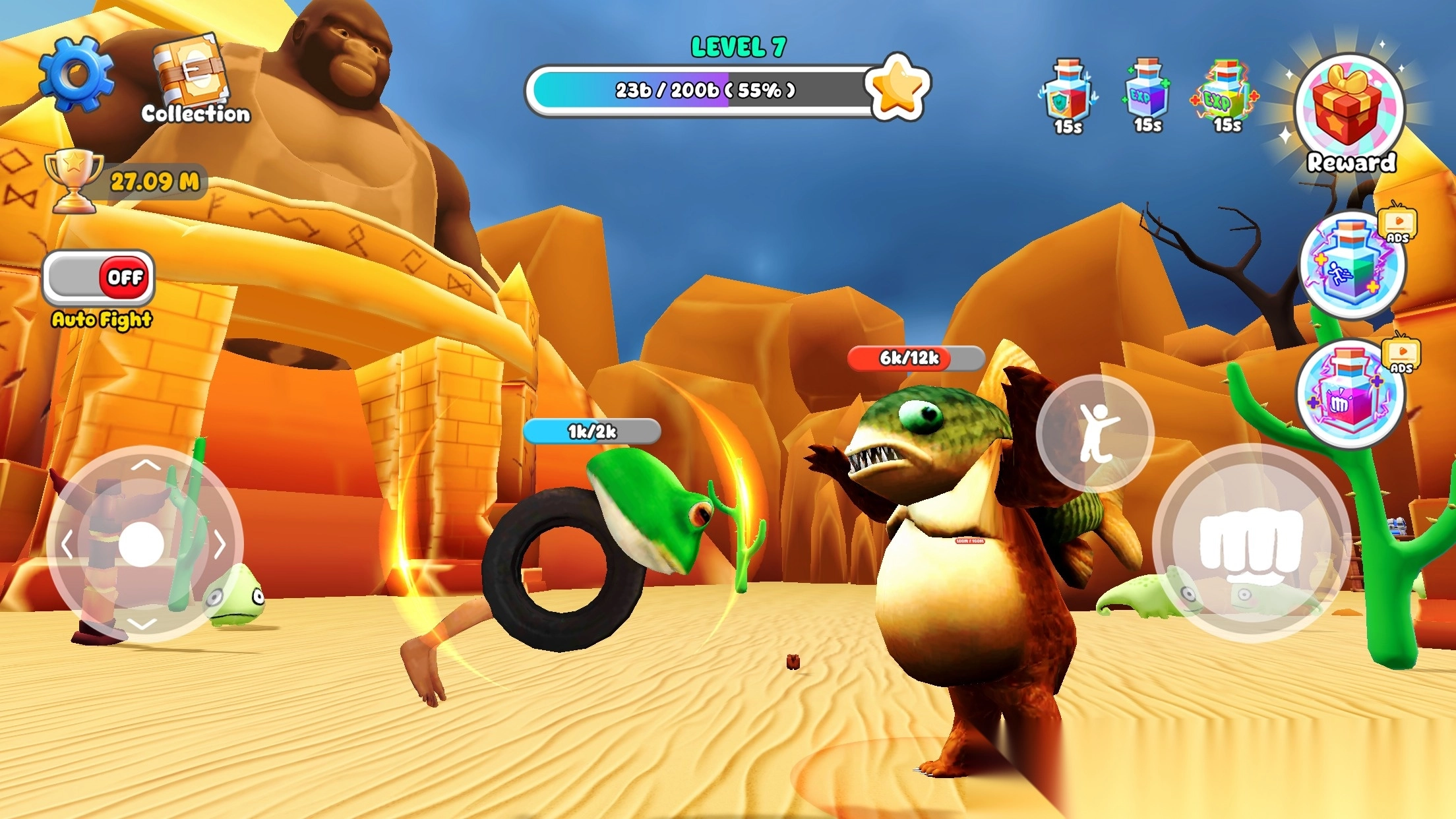Watch ad for fist power potion
The image size is (1456, 819).
[x=1350, y=394]
